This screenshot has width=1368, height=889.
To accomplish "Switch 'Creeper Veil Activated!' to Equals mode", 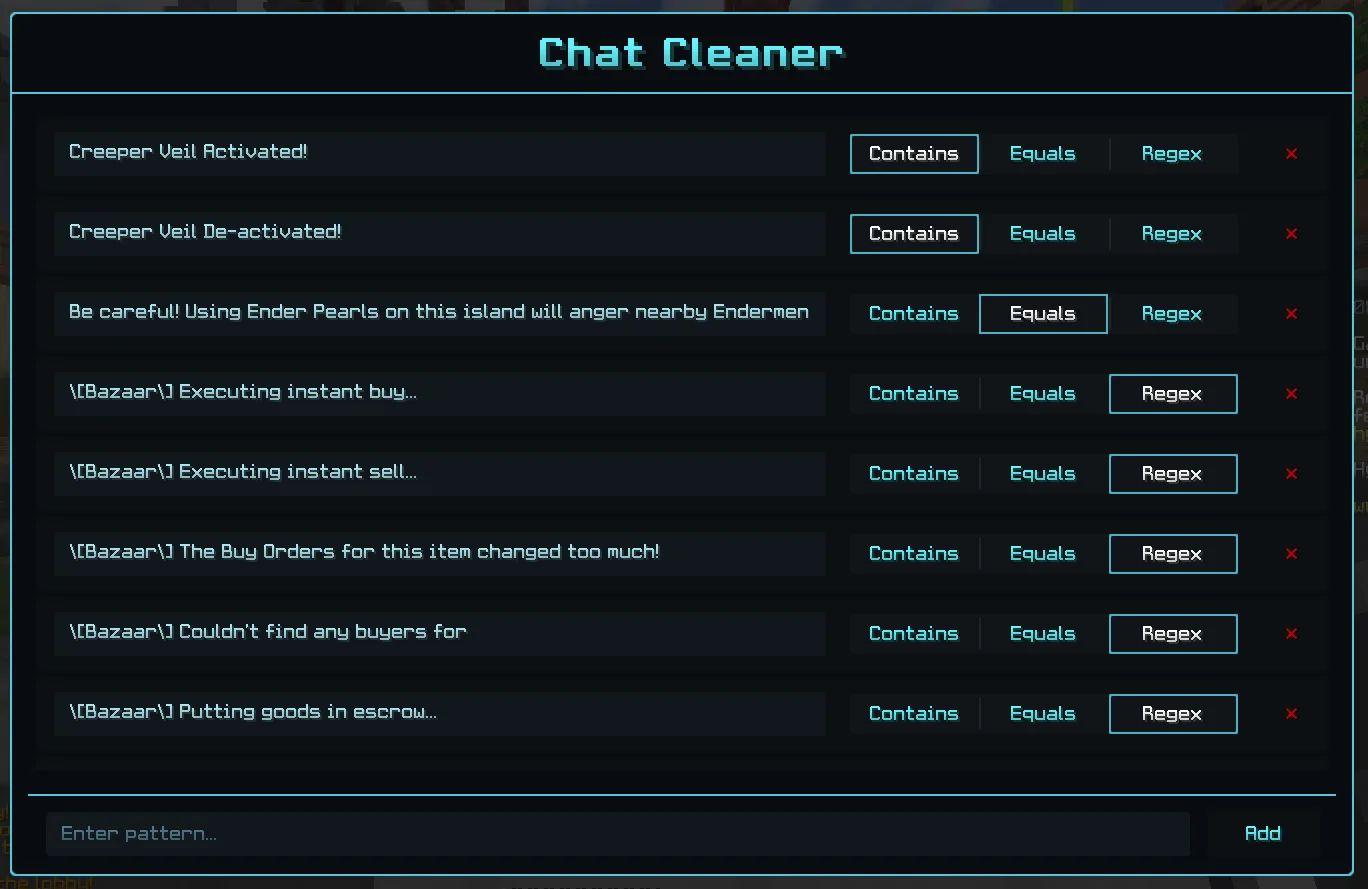I will (x=1043, y=153).
